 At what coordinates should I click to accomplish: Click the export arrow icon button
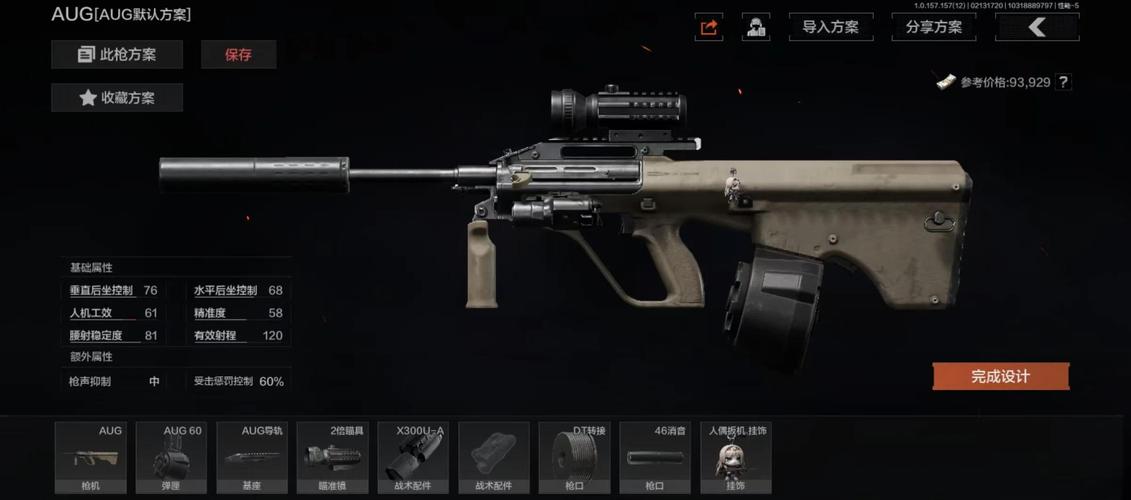(709, 27)
